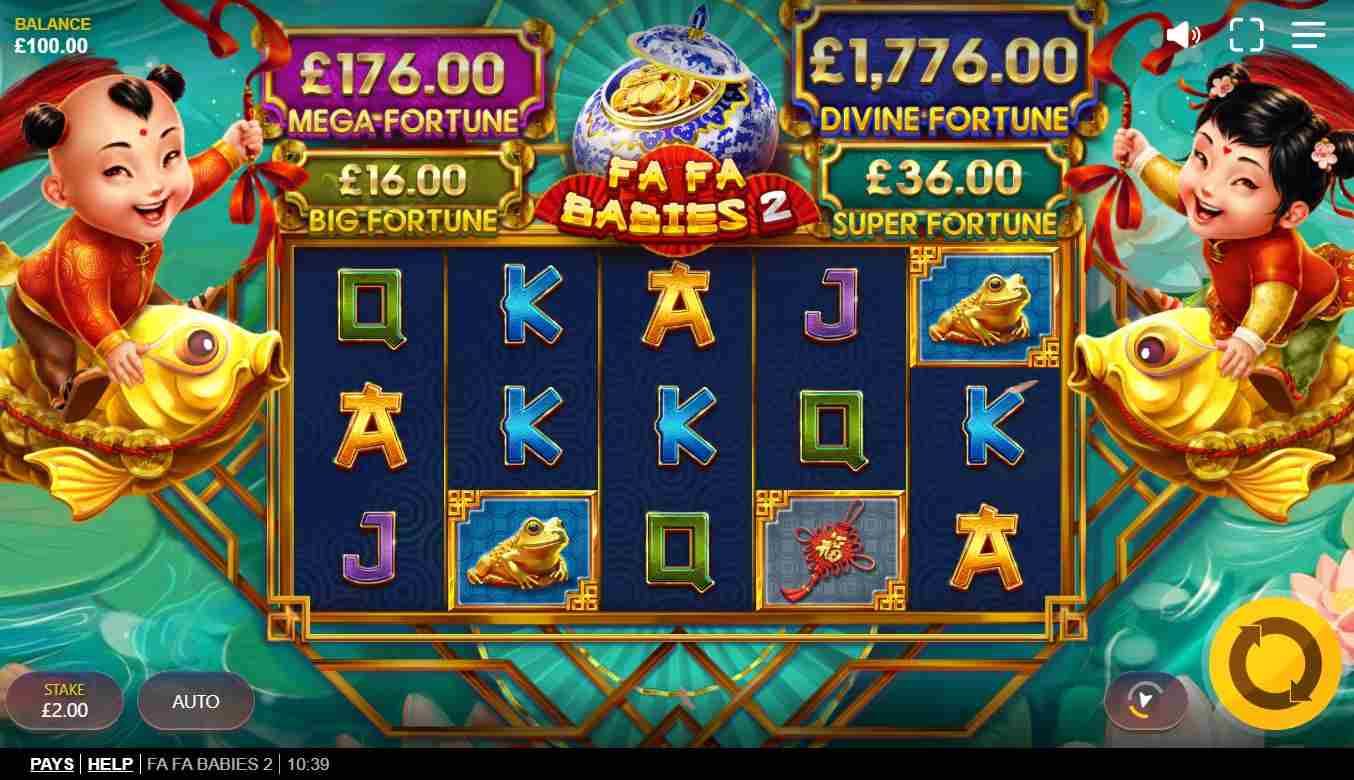Toggle the turbo spin speed button
This screenshot has height=780, width=1354.
point(1145,700)
